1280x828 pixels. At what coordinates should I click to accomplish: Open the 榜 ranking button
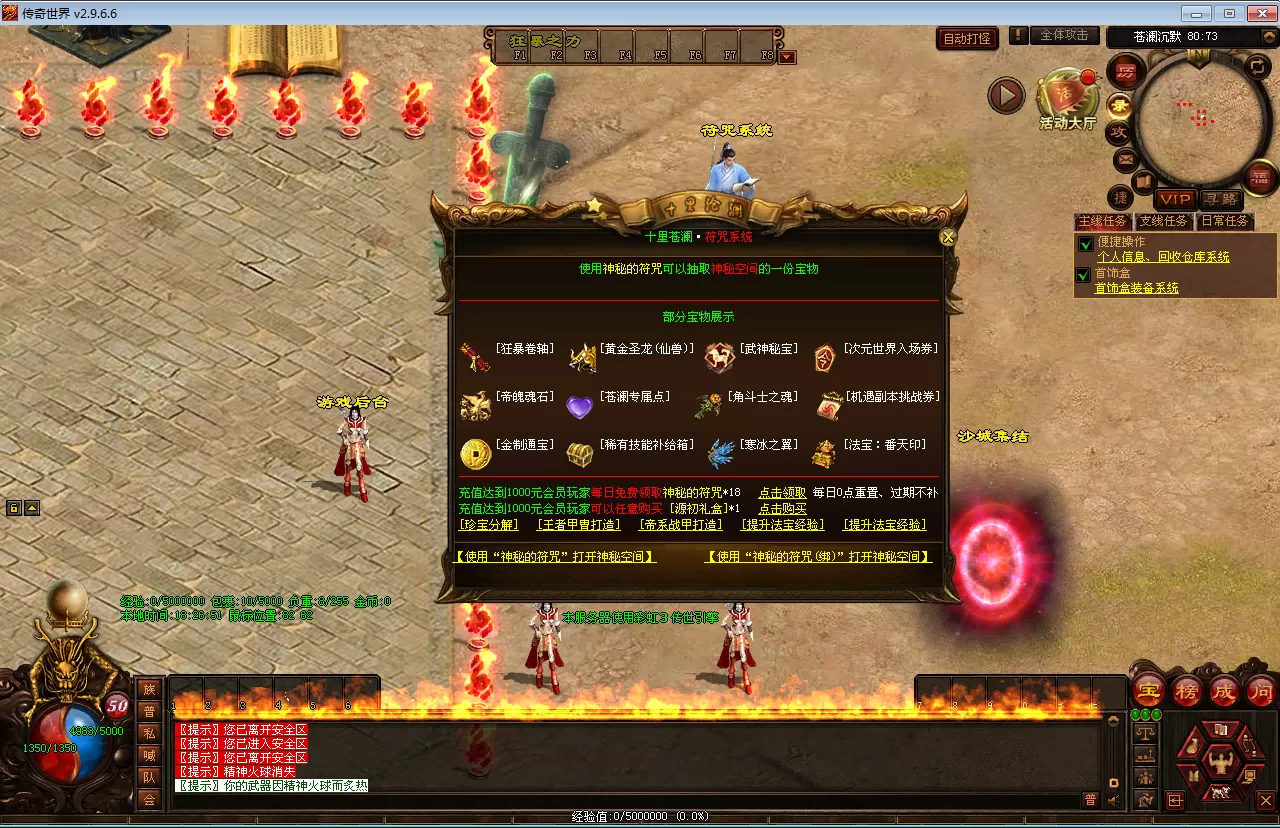click(x=1186, y=691)
